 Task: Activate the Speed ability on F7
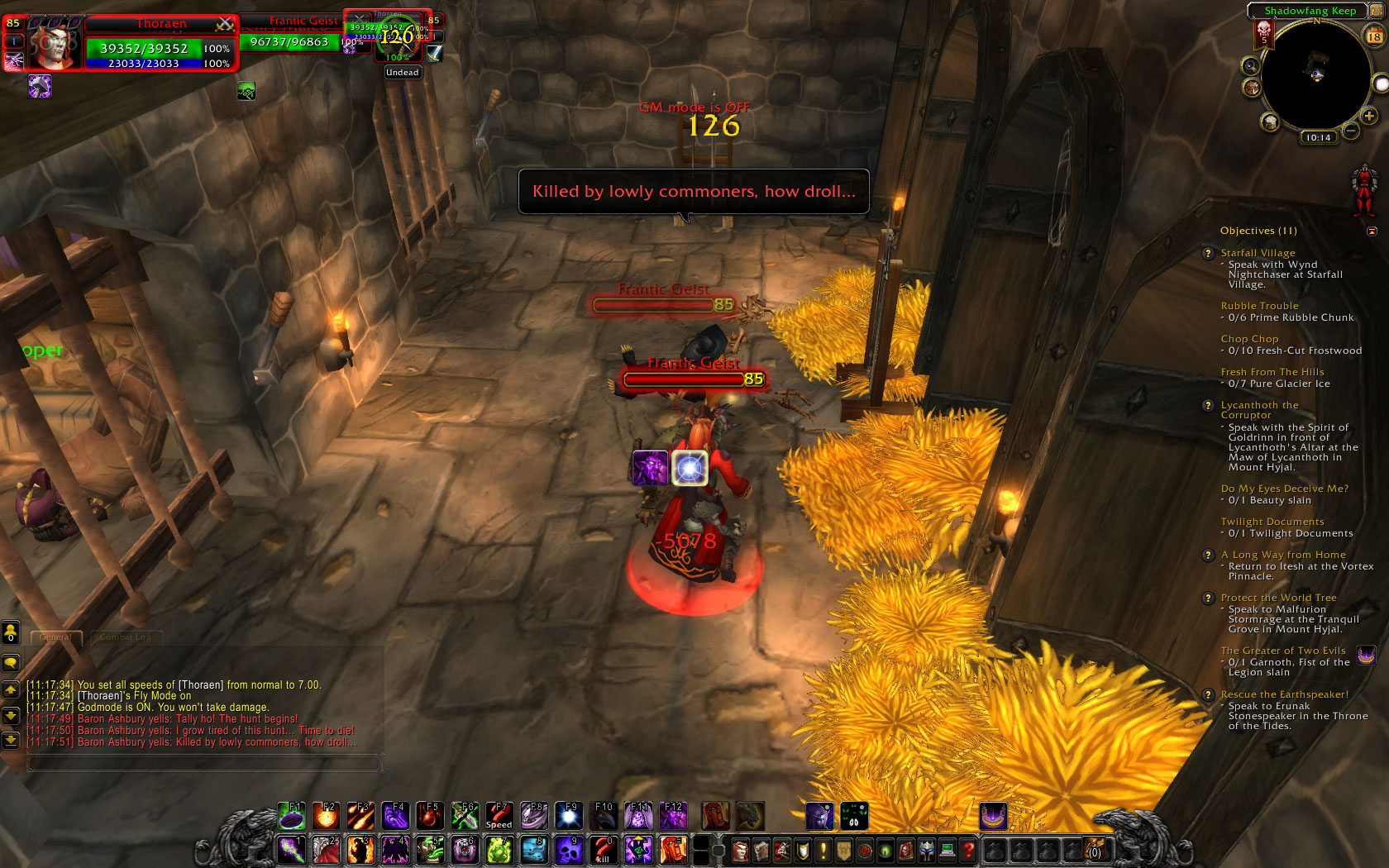click(499, 817)
